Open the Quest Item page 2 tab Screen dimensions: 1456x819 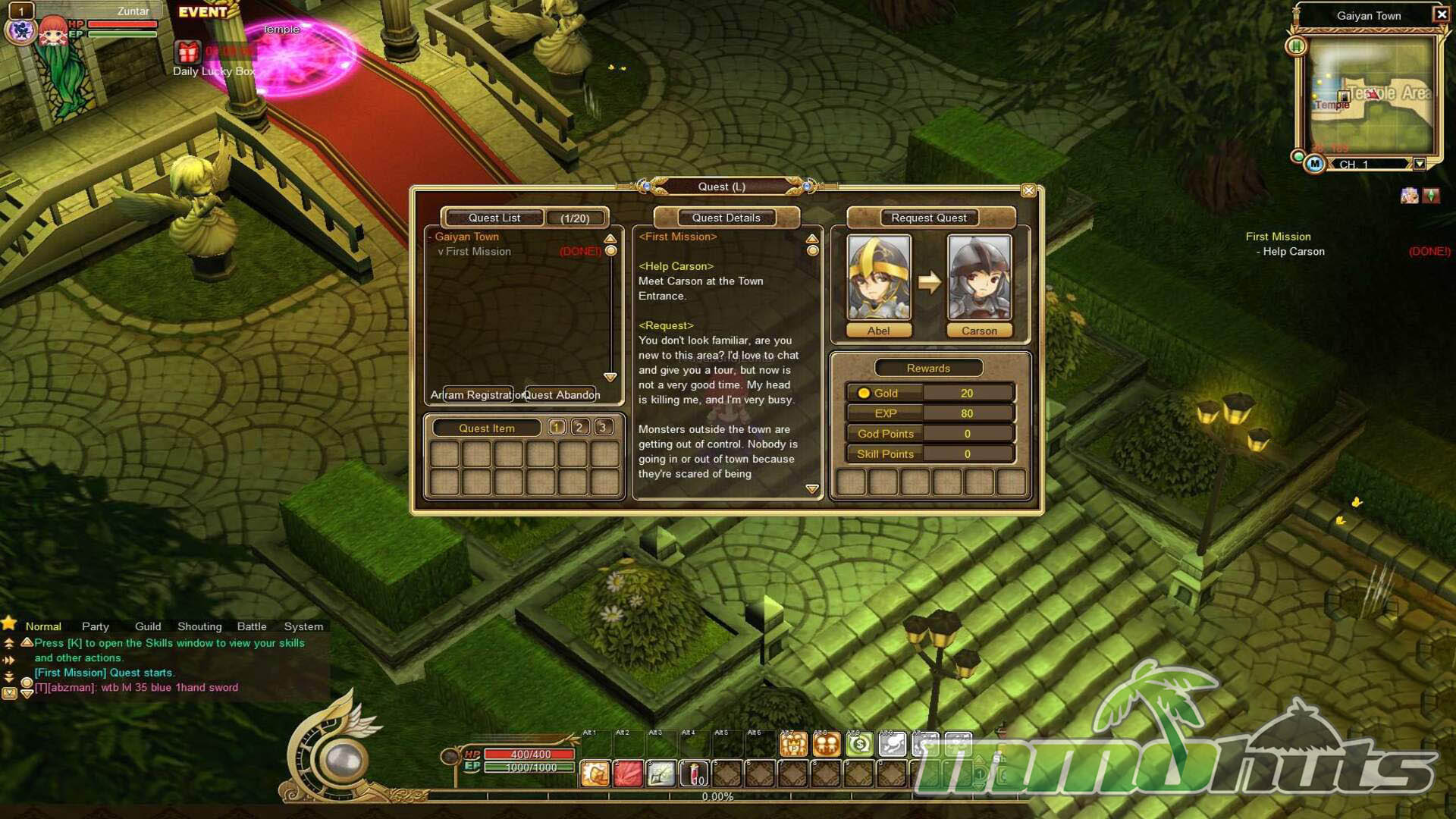pyautogui.click(x=579, y=428)
